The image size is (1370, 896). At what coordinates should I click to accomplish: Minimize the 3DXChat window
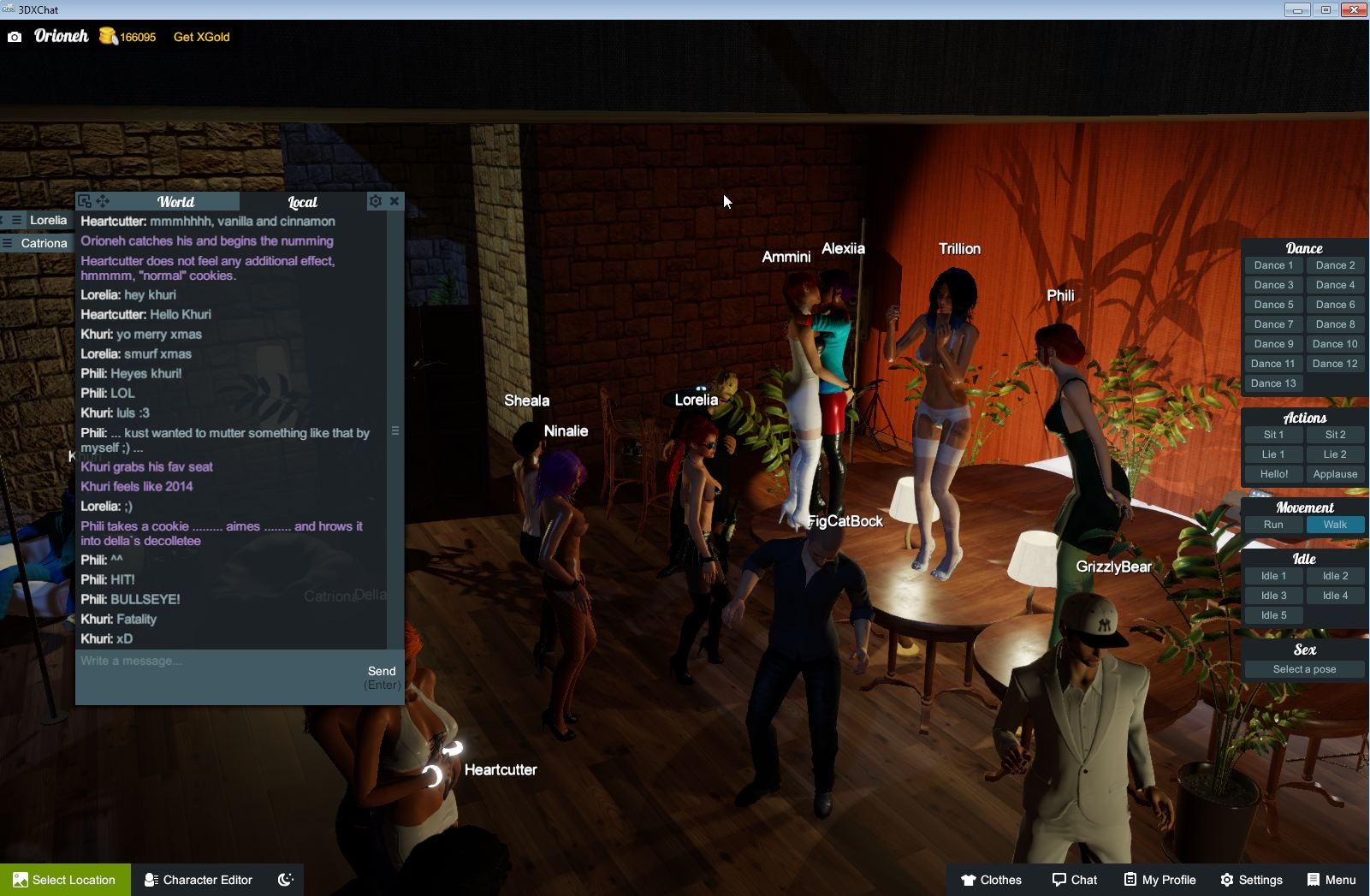pos(1296,10)
